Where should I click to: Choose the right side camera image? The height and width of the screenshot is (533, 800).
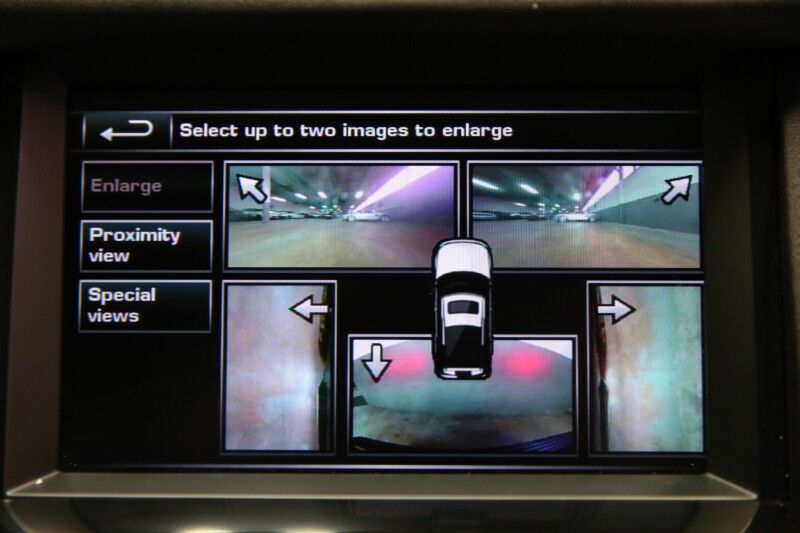(x=646, y=367)
